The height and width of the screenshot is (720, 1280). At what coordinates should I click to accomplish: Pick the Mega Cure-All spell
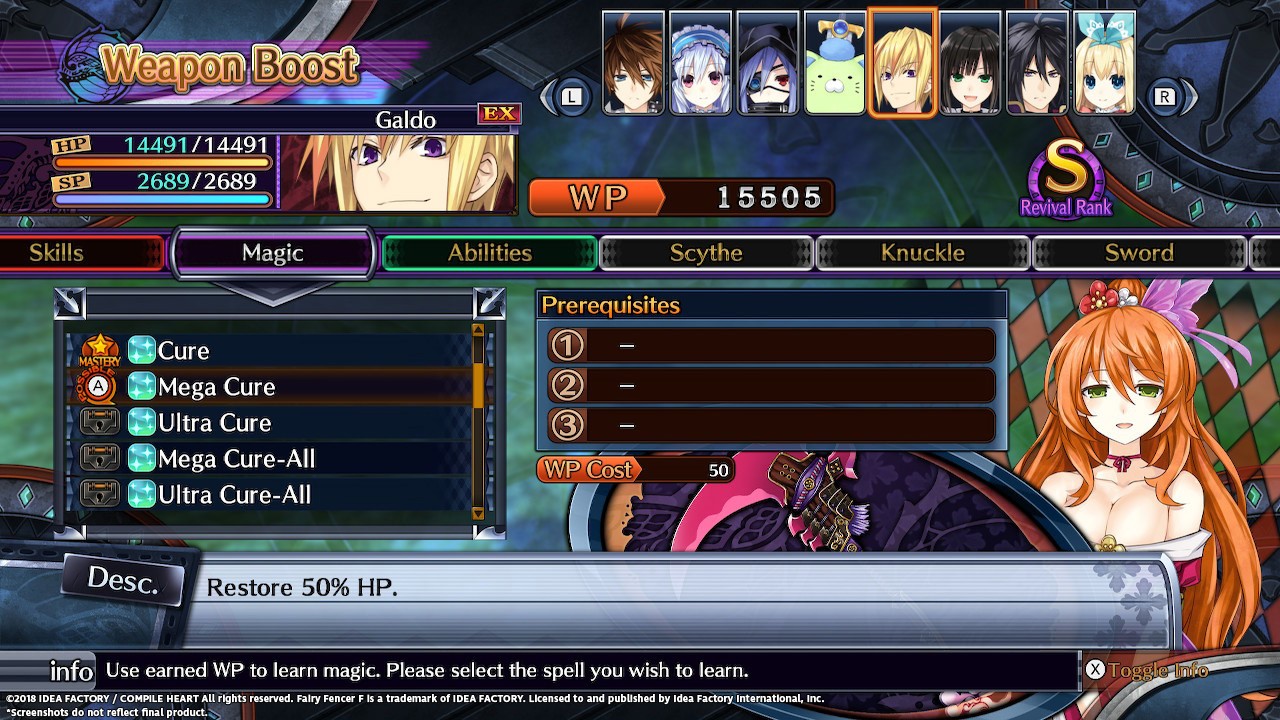[236, 459]
